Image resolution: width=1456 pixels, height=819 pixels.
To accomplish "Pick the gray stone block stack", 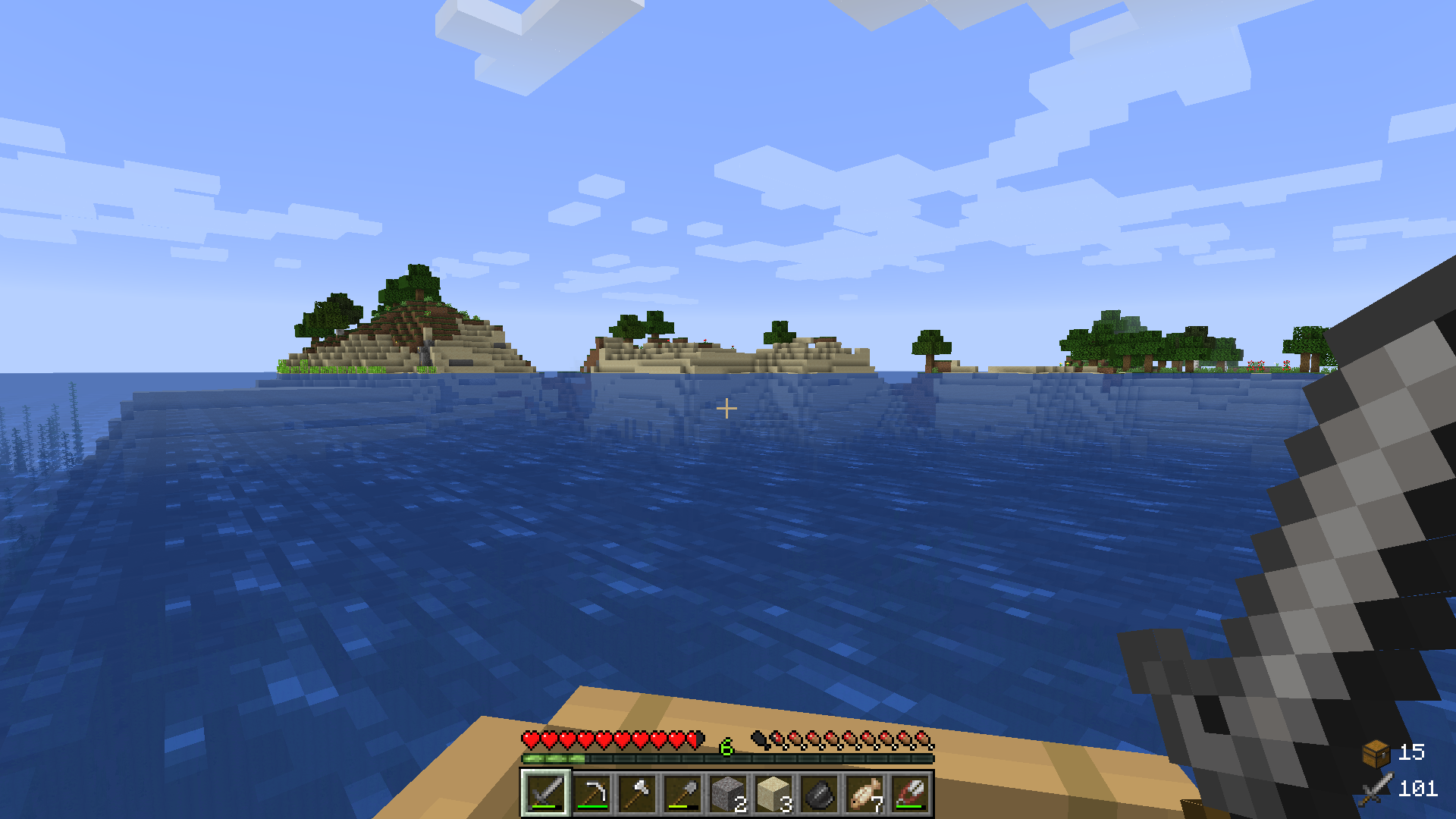I will pyautogui.click(x=727, y=793).
